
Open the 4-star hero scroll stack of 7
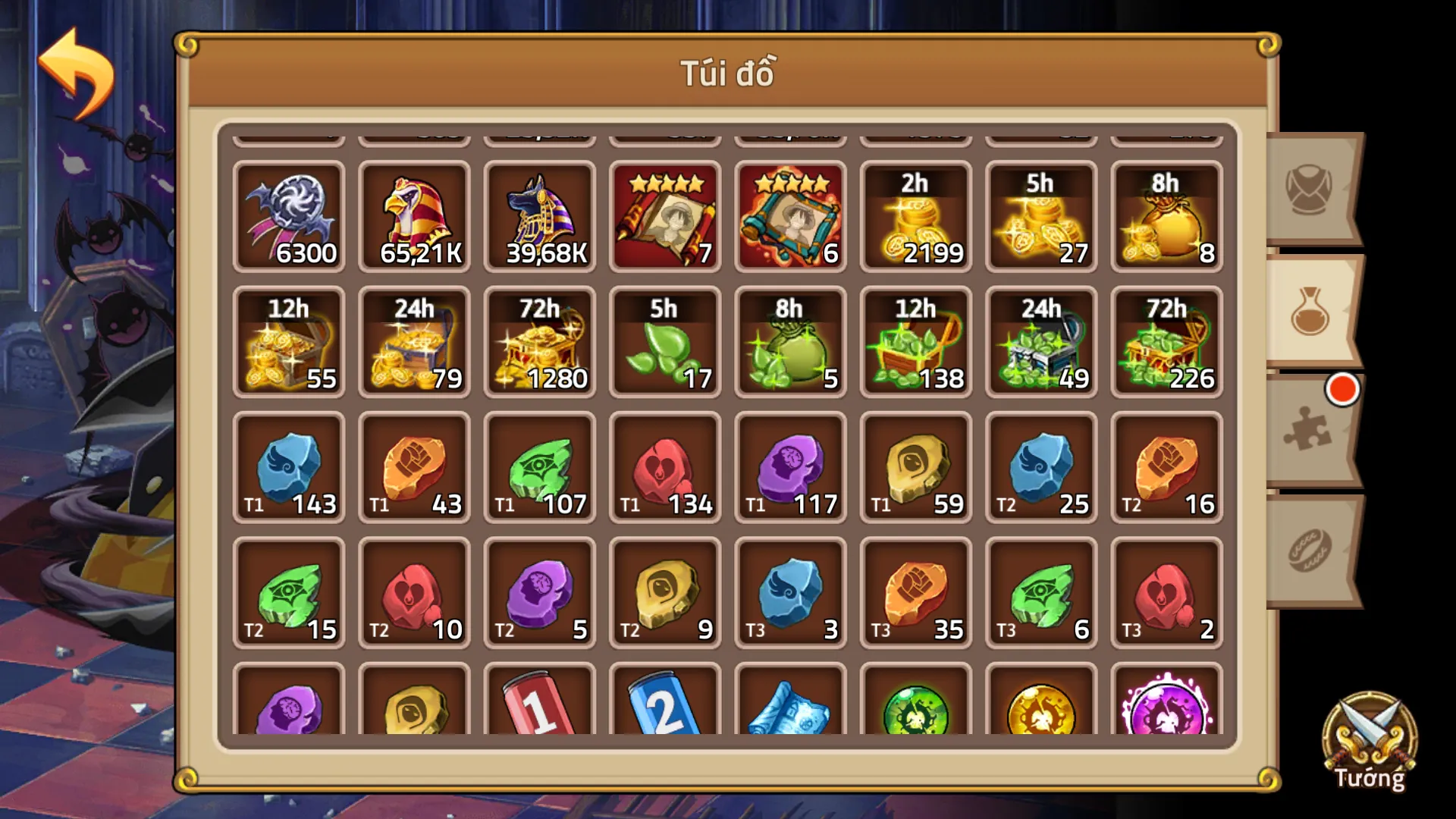pos(665,218)
